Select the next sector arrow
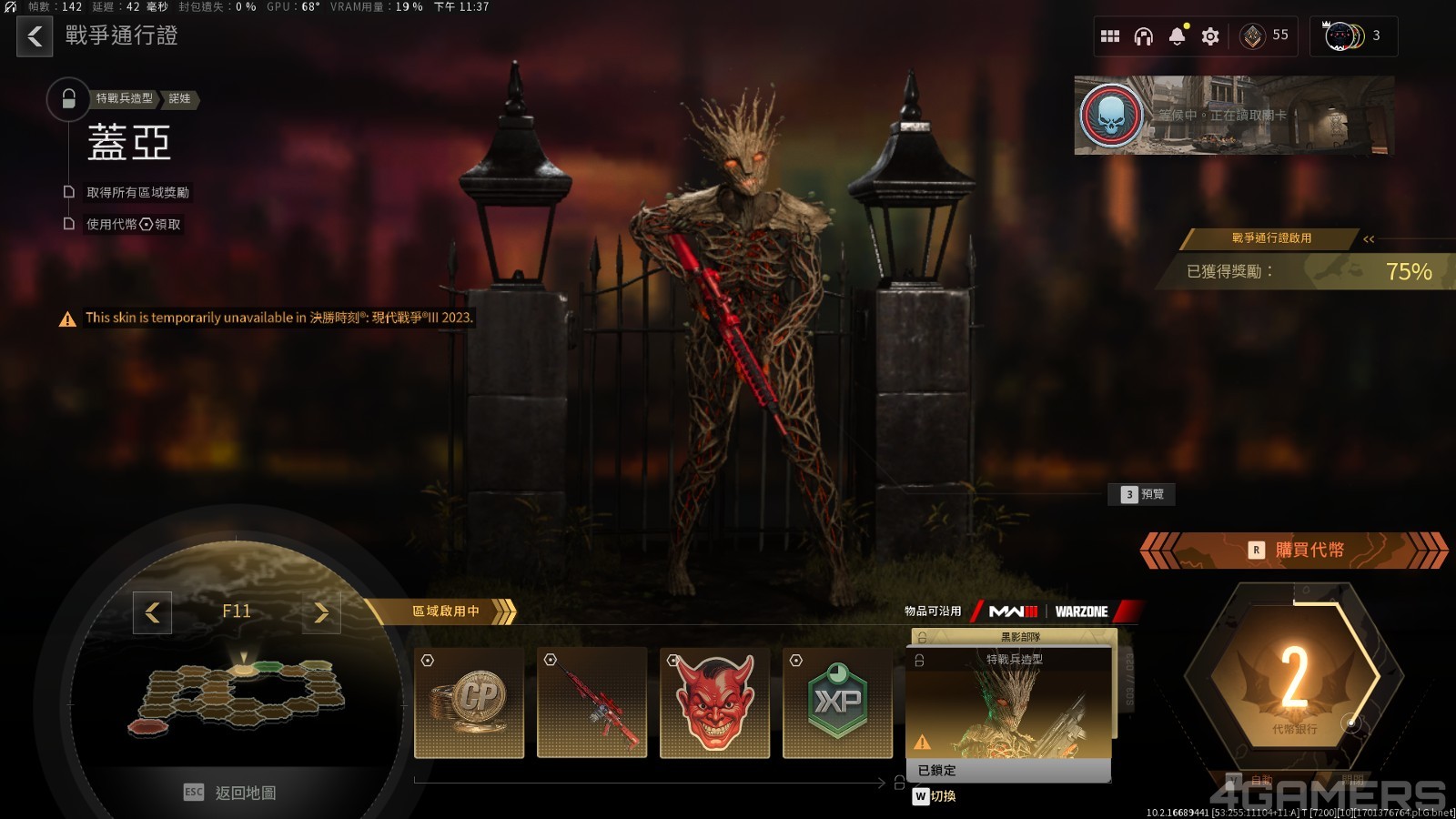The height and width of the screenshot is (819, 1456). pos(321,612)
